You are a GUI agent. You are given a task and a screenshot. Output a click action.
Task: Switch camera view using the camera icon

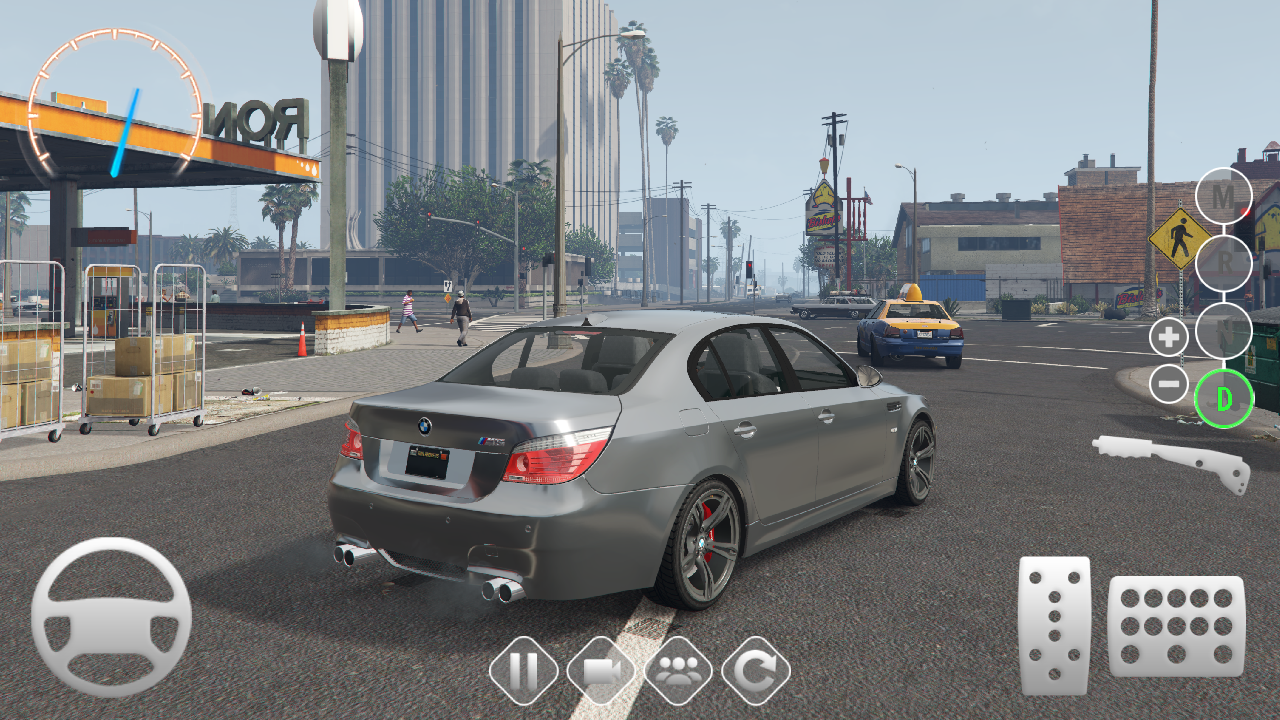tap(601, 673)
